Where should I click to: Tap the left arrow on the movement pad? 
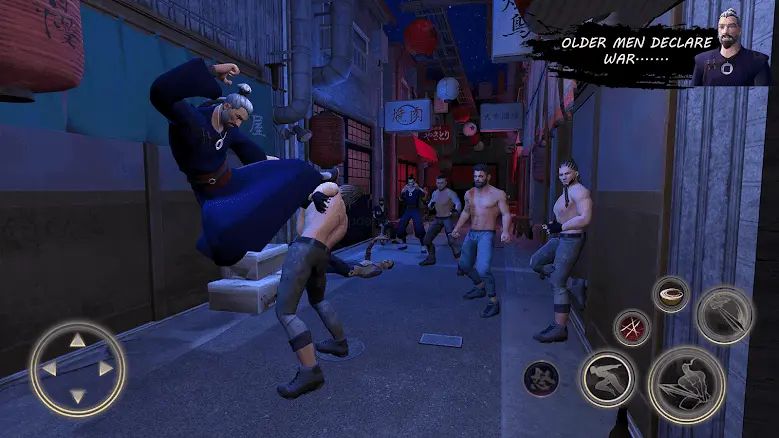48,369
